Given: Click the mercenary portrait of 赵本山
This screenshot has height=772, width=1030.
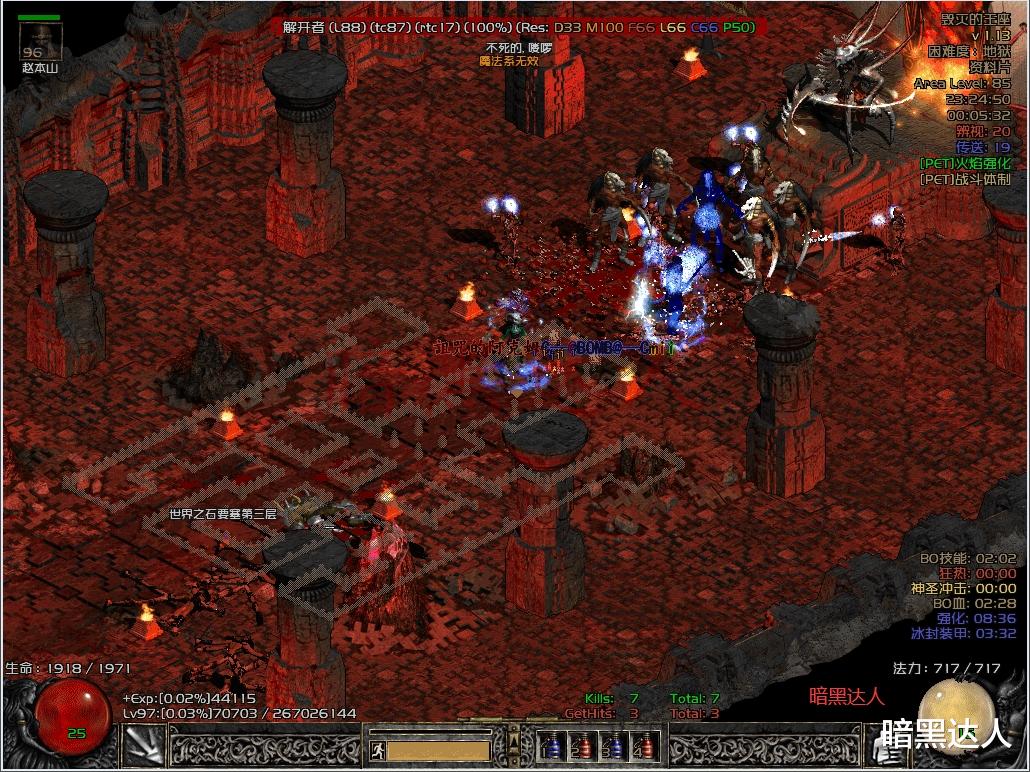Looking at the screenshot, I should [x=41, y=43].
